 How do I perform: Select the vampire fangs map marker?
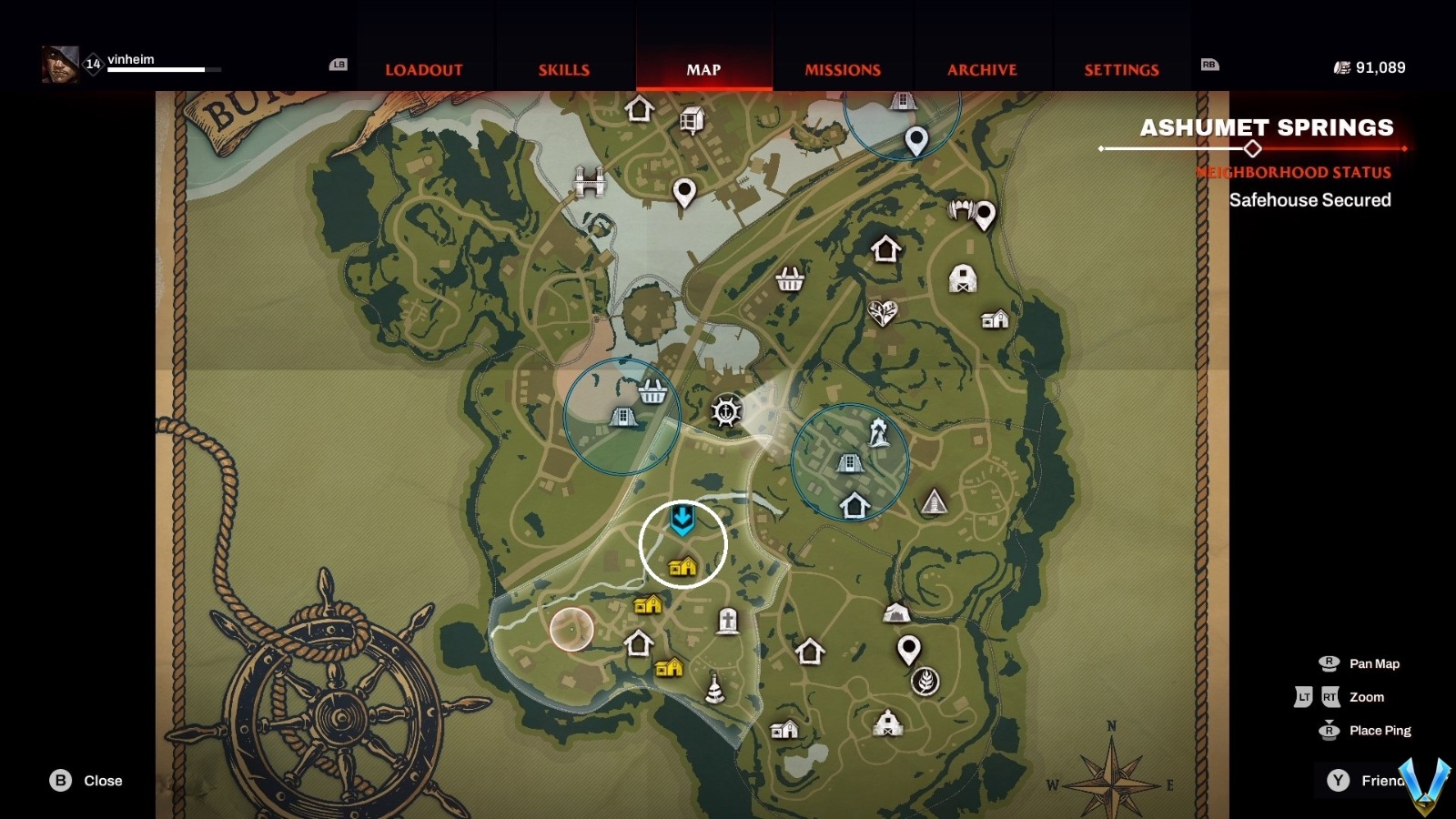click(962, 211)
